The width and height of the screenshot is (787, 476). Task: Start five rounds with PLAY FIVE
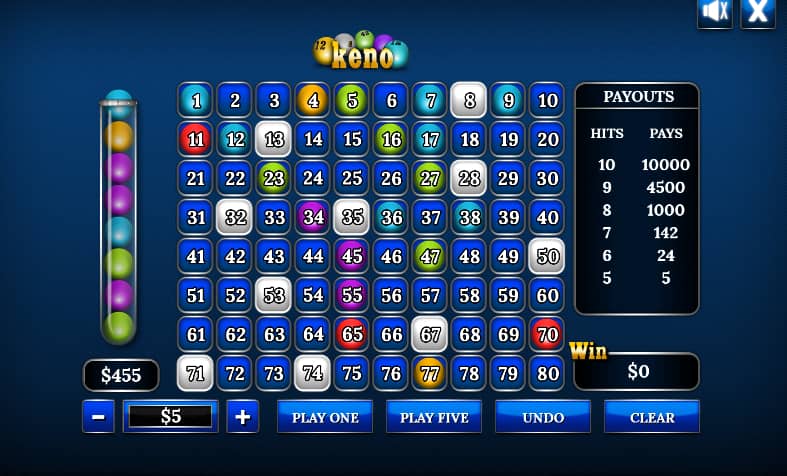(x=434, y=417)
